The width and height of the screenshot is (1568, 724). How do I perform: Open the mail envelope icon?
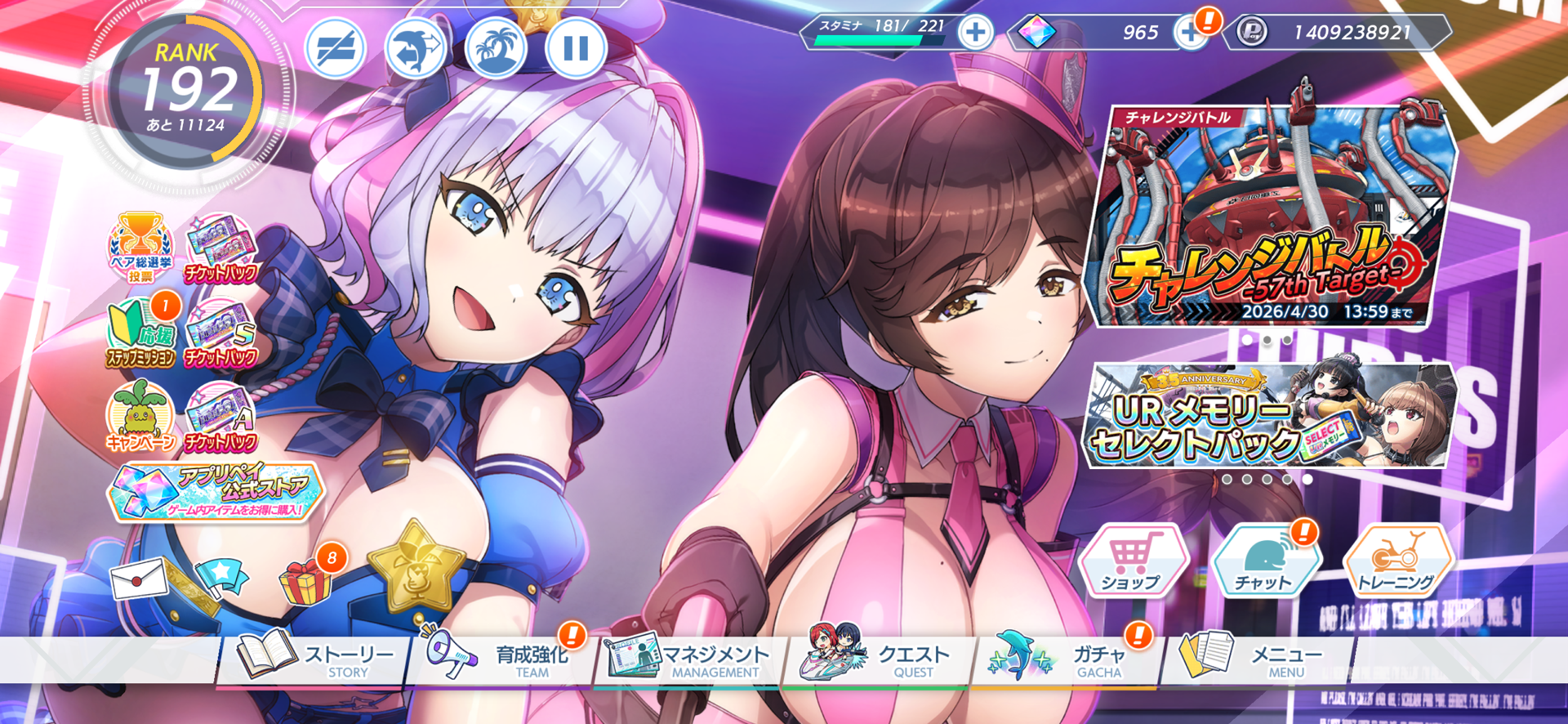coord(139,580)
